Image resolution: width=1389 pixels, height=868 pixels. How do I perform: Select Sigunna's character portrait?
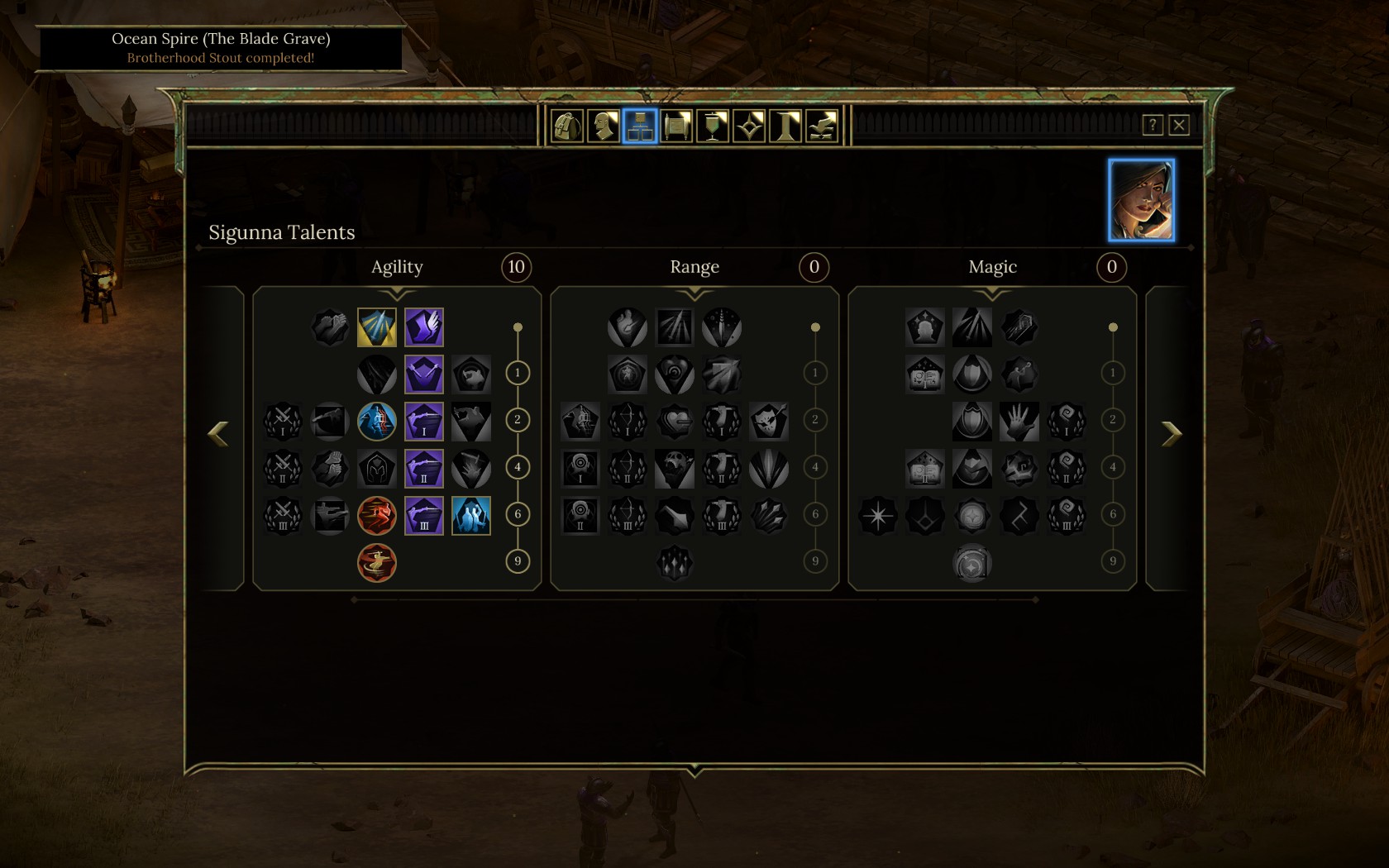[1141, 200]
